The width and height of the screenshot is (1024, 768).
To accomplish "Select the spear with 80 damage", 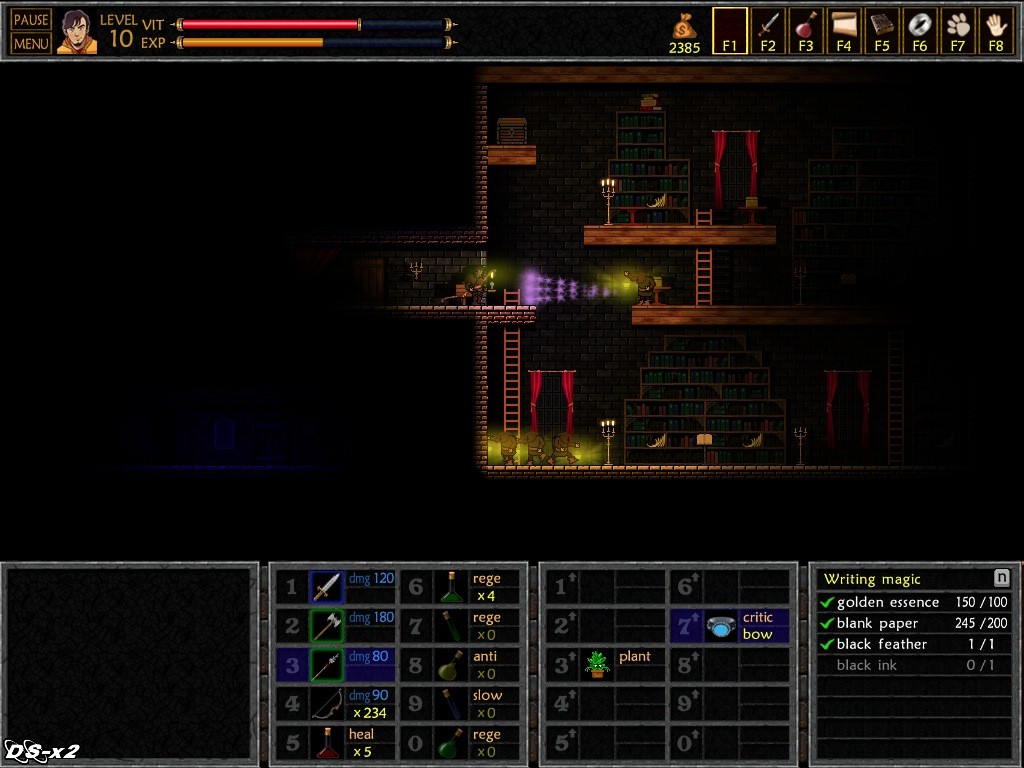I will coord(328,665).
